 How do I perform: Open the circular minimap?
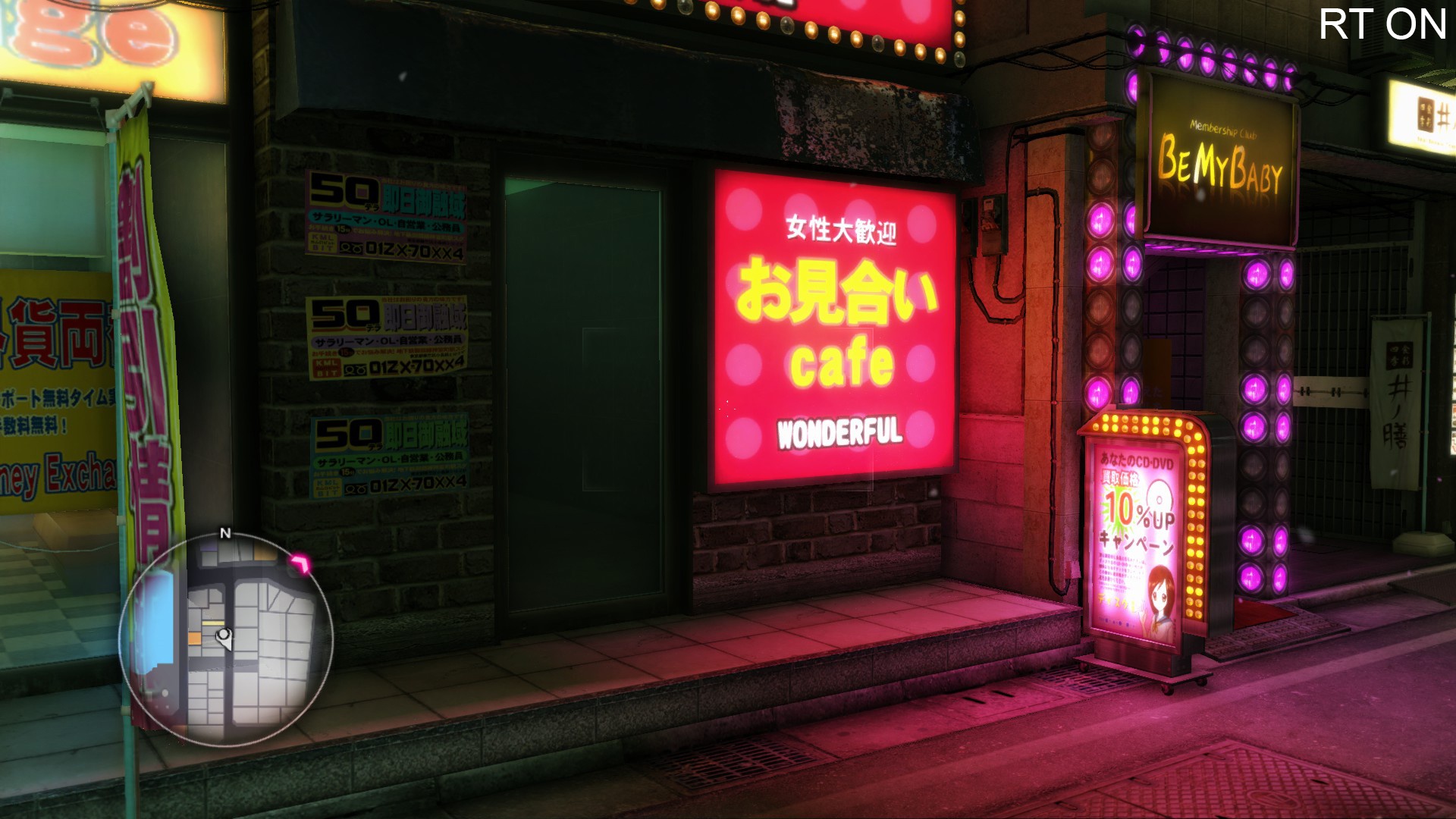pyautogui.click(x=226, y=639)
